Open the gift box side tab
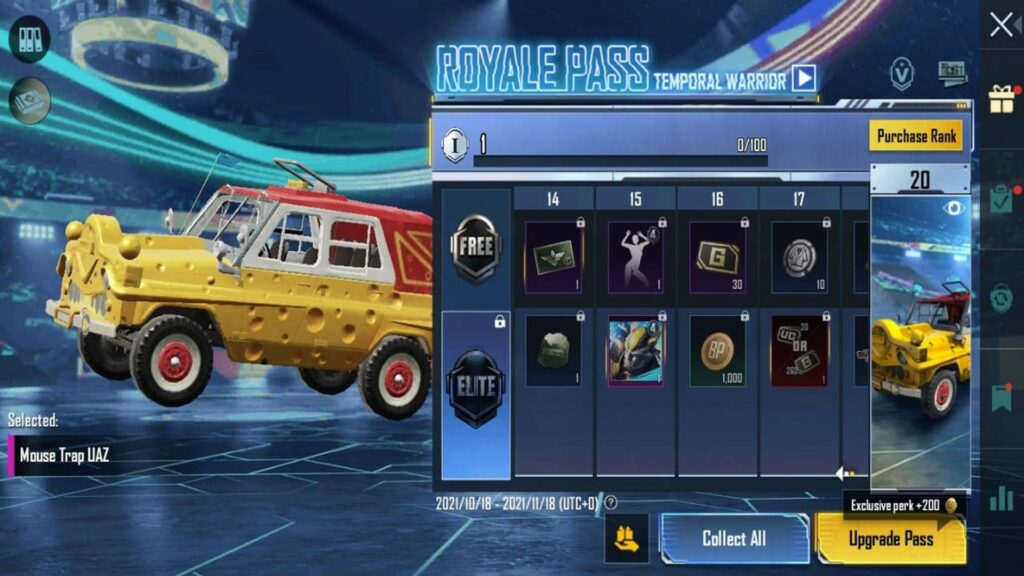The width and height of the screenshot is (1024, 576). click(1001, 98)
